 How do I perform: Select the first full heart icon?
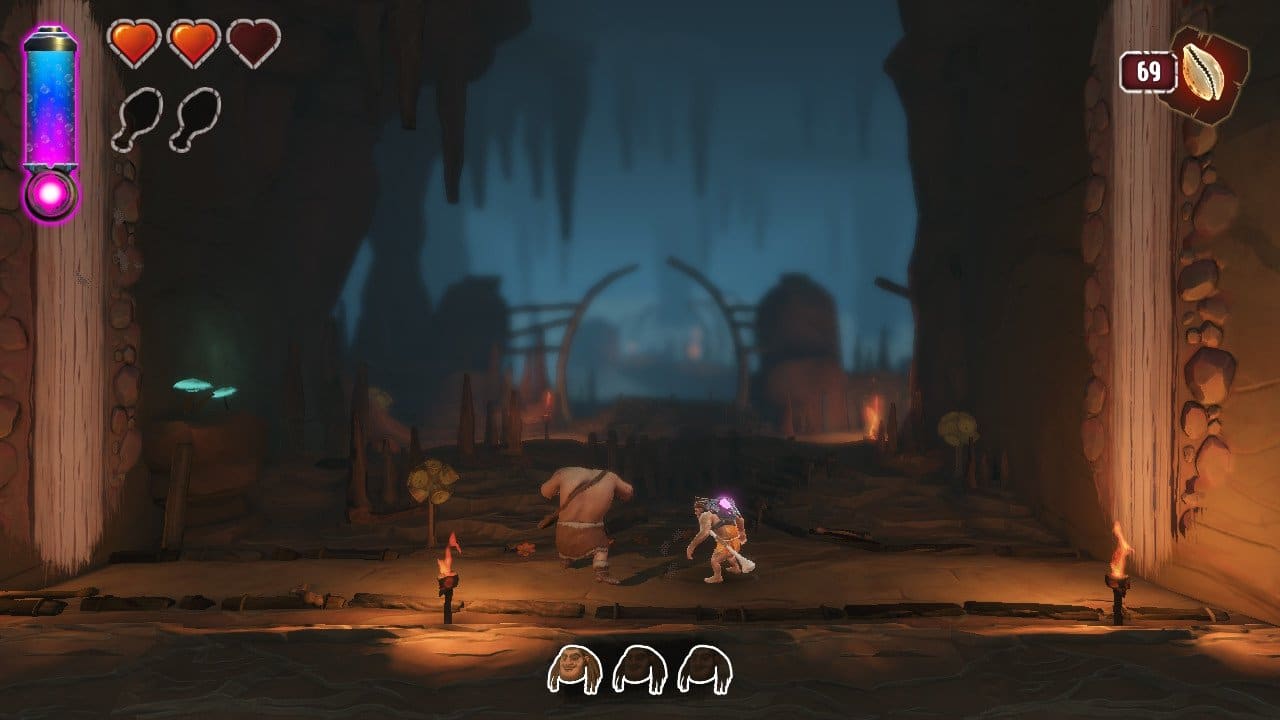[x=133, y=43]
